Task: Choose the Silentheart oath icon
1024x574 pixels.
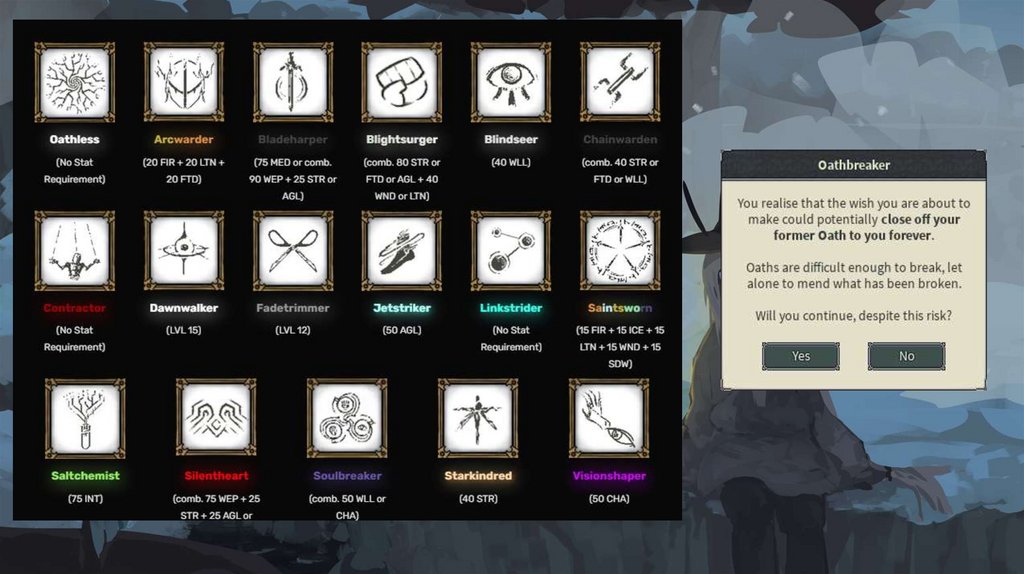Action: click(216, 418)
